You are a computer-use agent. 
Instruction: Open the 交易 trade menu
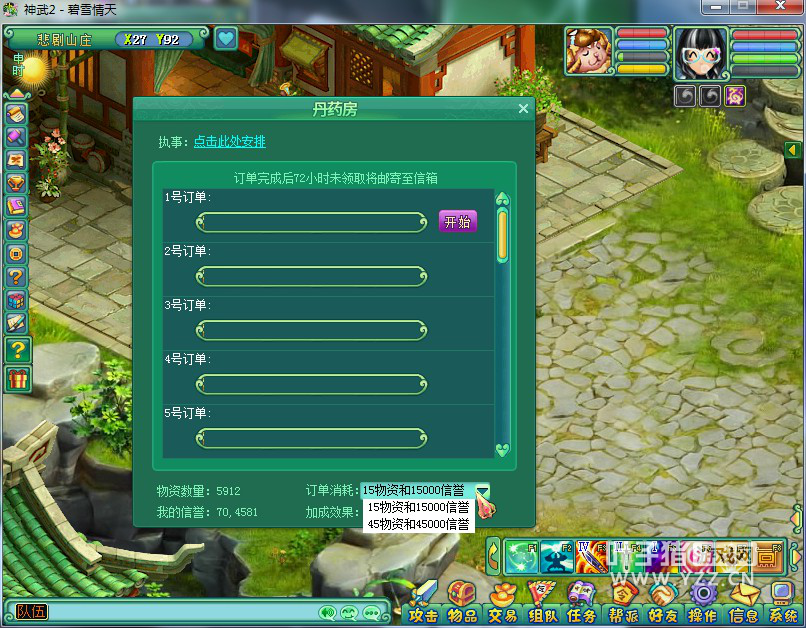point(503,601)
